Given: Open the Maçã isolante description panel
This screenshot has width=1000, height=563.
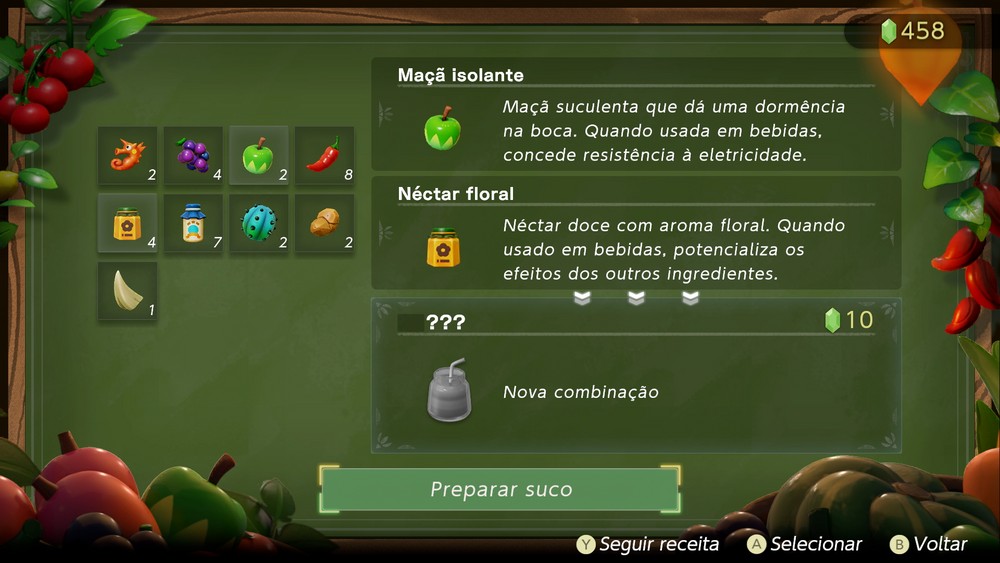Looking at the screenshot, I should click(x=636, y=114).
